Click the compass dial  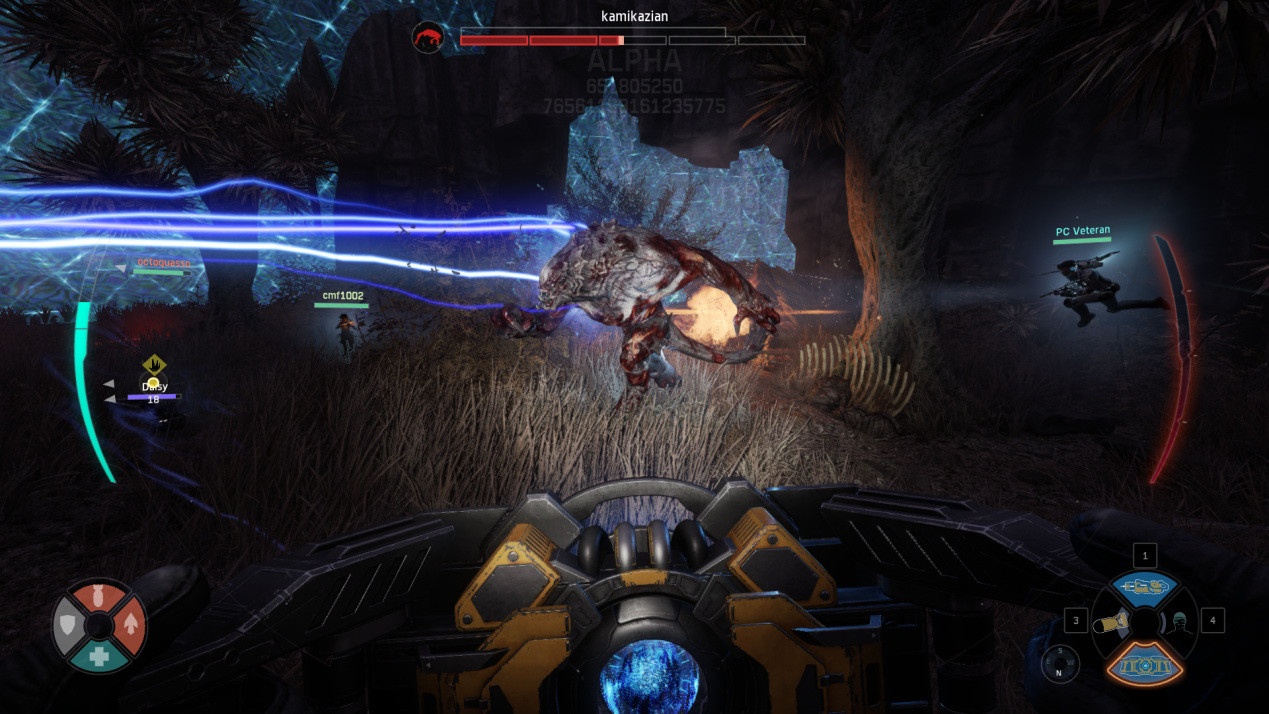(1059, 664)
